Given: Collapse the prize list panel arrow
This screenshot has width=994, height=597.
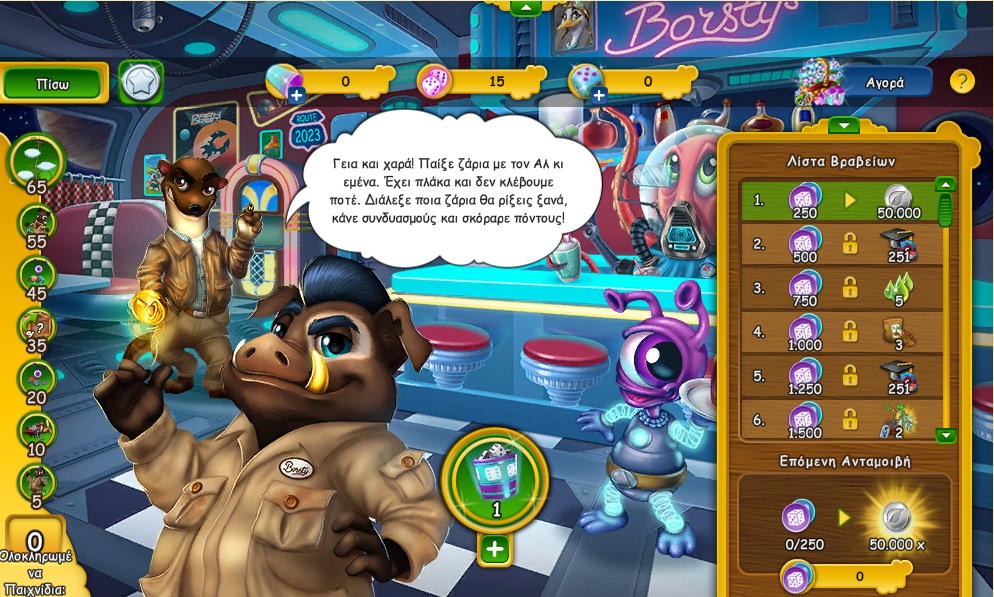Looking at the screenshot, I should pyautogui.click(x=844, y=125).
